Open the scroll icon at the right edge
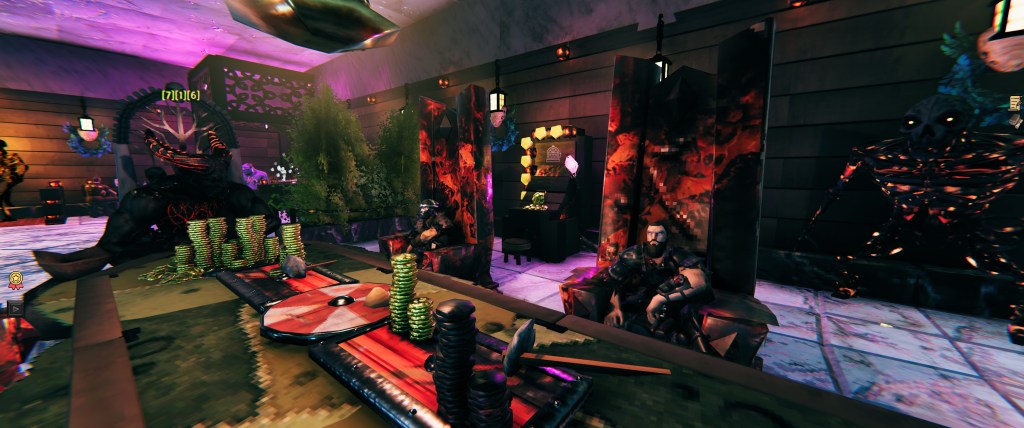Viewport: 1024px width, 428px height. (x=1016, y=103)
